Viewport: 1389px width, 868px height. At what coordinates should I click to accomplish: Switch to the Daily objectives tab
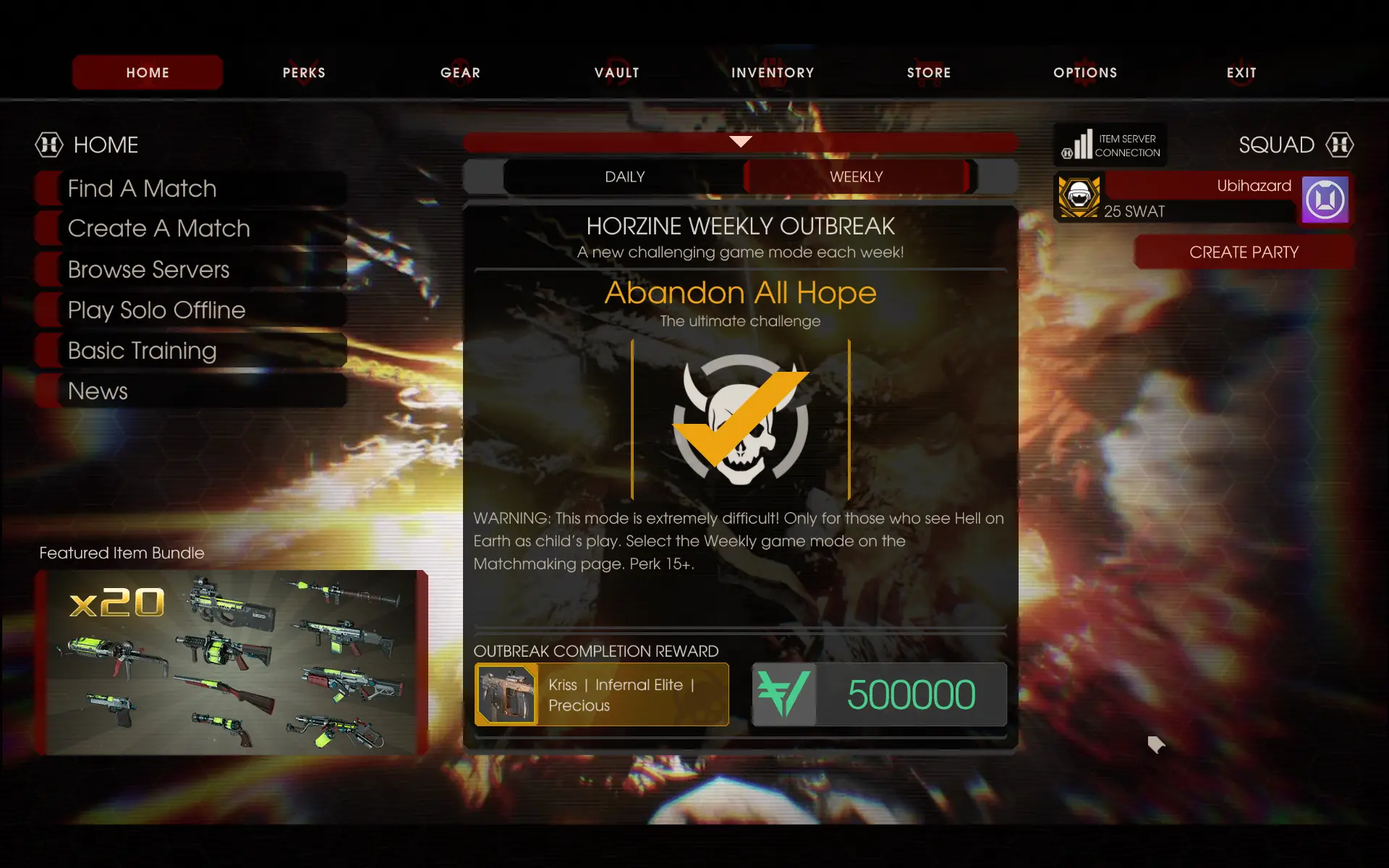tap(624, 177)
